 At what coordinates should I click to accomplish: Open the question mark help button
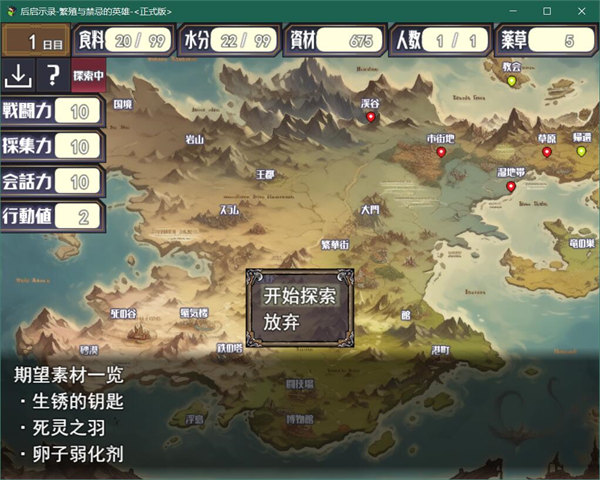tap(53, 74)
